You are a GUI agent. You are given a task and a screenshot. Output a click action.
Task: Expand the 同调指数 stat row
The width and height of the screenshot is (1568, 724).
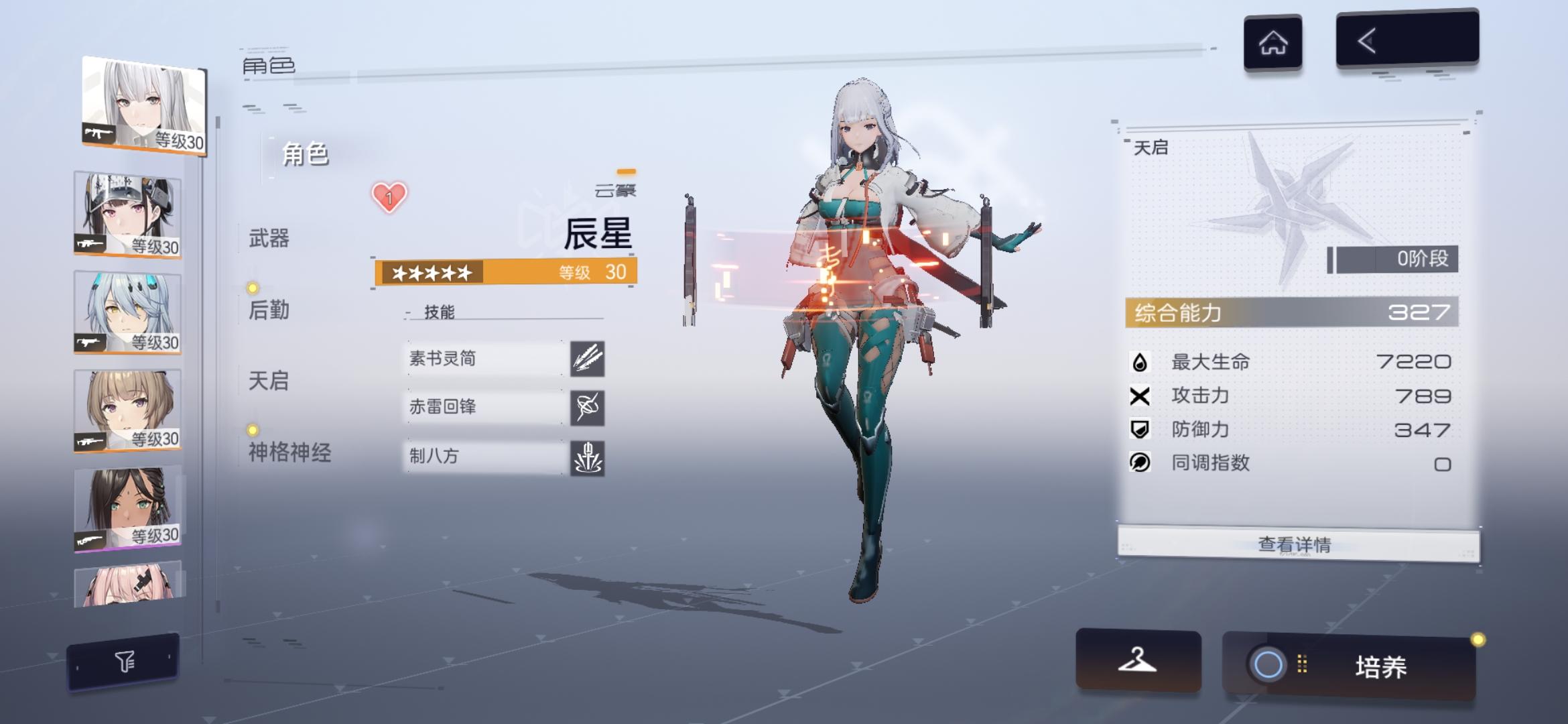tap(1139, 463)
